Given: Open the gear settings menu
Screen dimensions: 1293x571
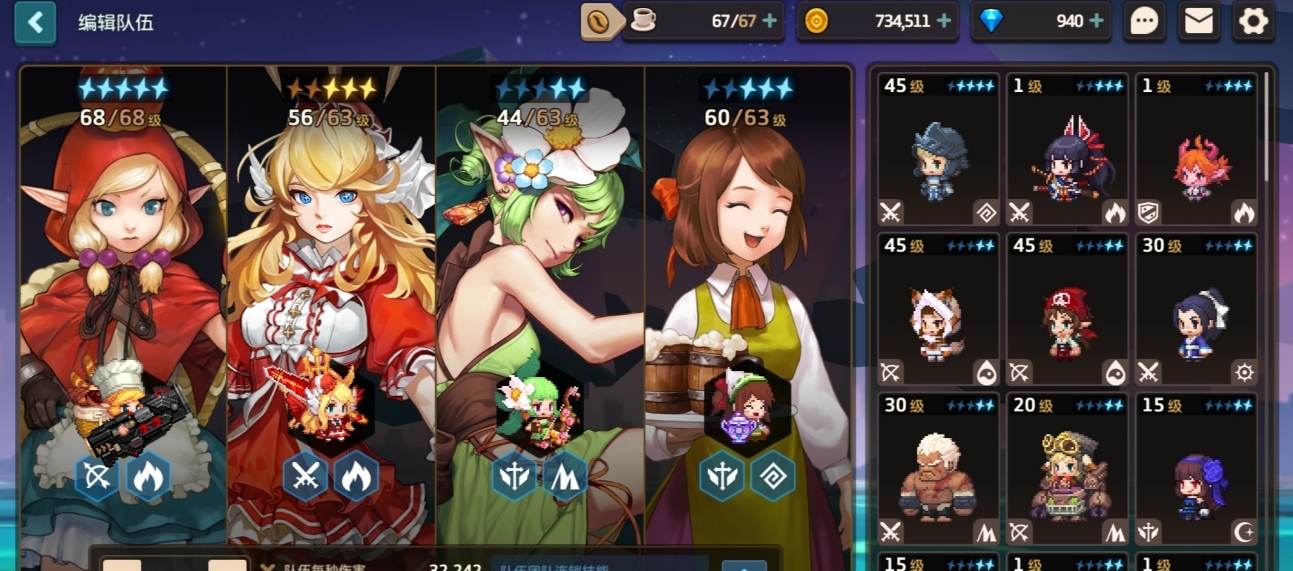Looking at the screenshot, I should [x=1253, y=21].
